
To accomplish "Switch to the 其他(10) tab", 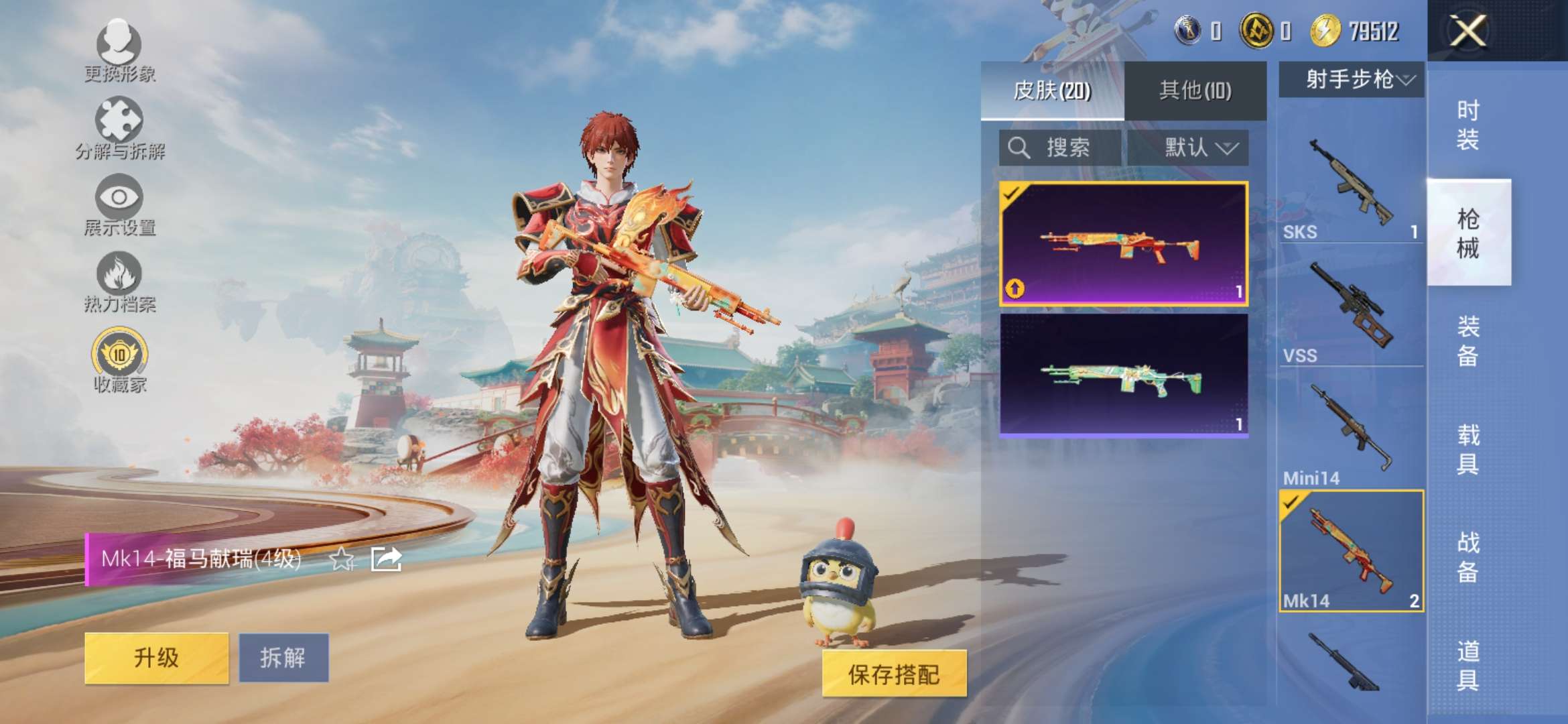I will (1195, 91).
